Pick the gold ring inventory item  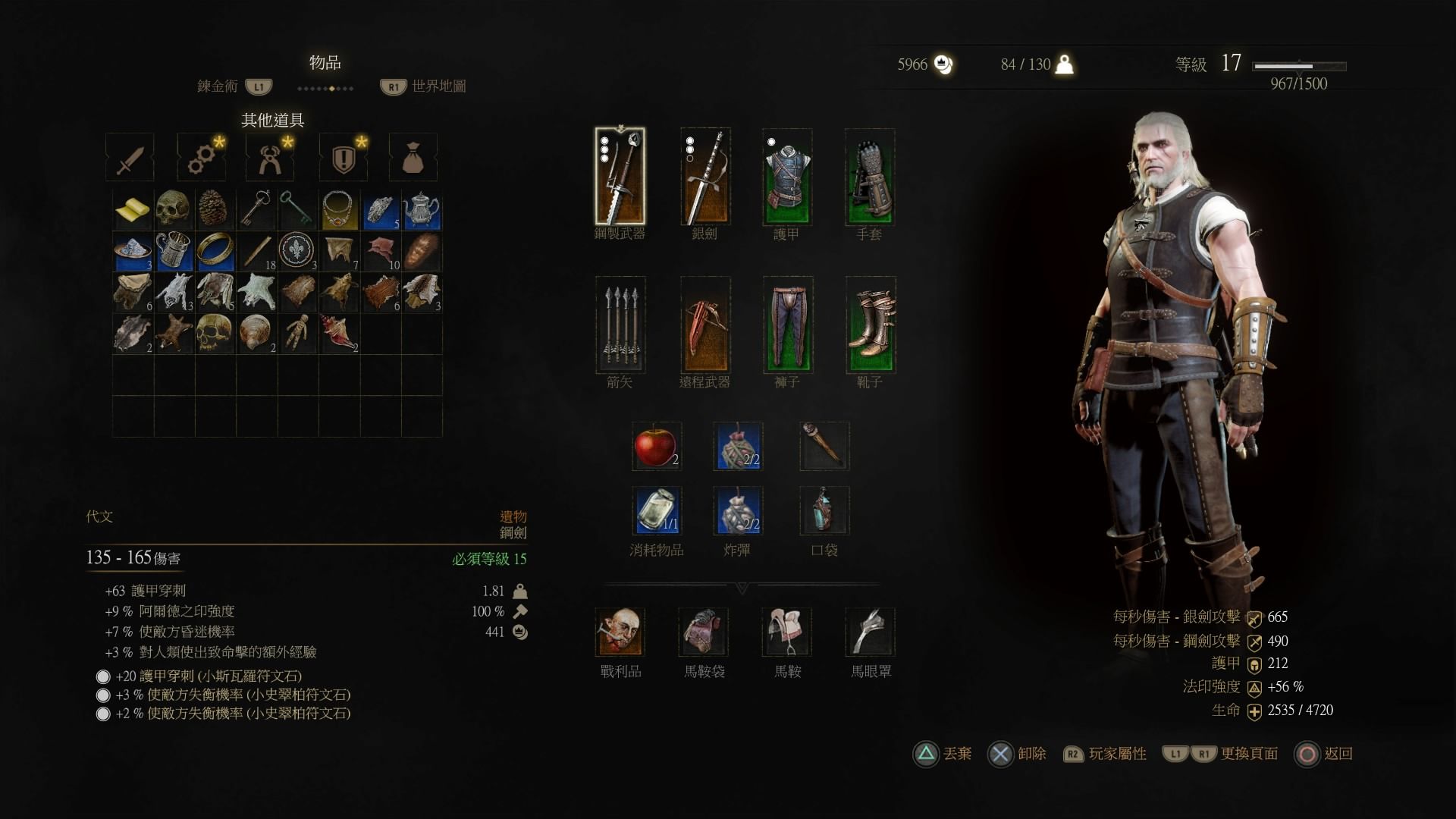pos(215,251)
